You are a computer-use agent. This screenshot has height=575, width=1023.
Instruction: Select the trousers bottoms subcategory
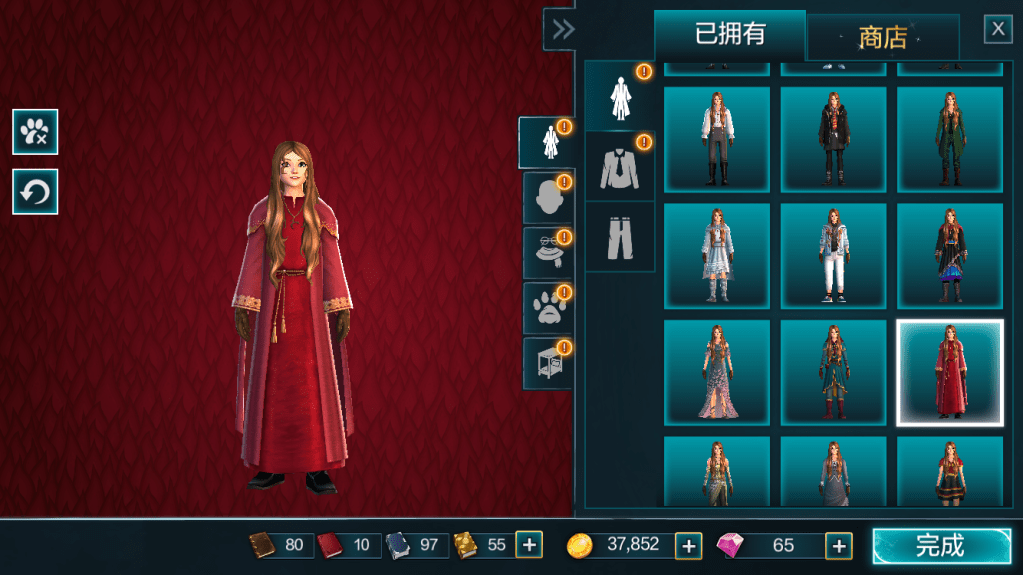coord(620,237)
